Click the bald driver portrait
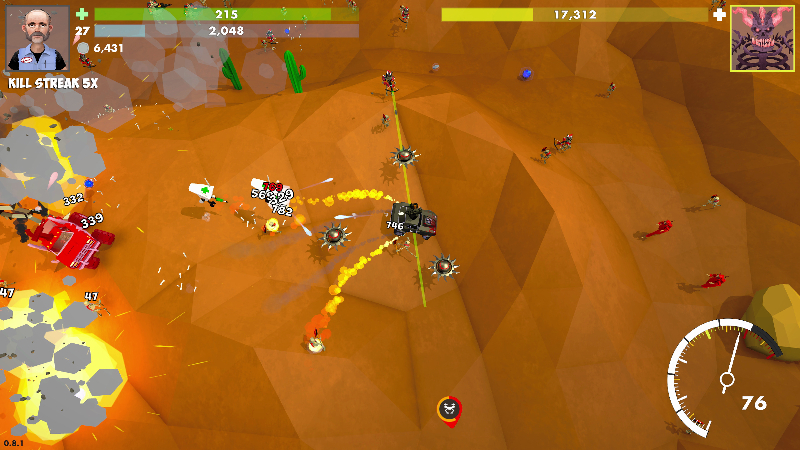Screen dimensions: 800x450 click(38, 39)
